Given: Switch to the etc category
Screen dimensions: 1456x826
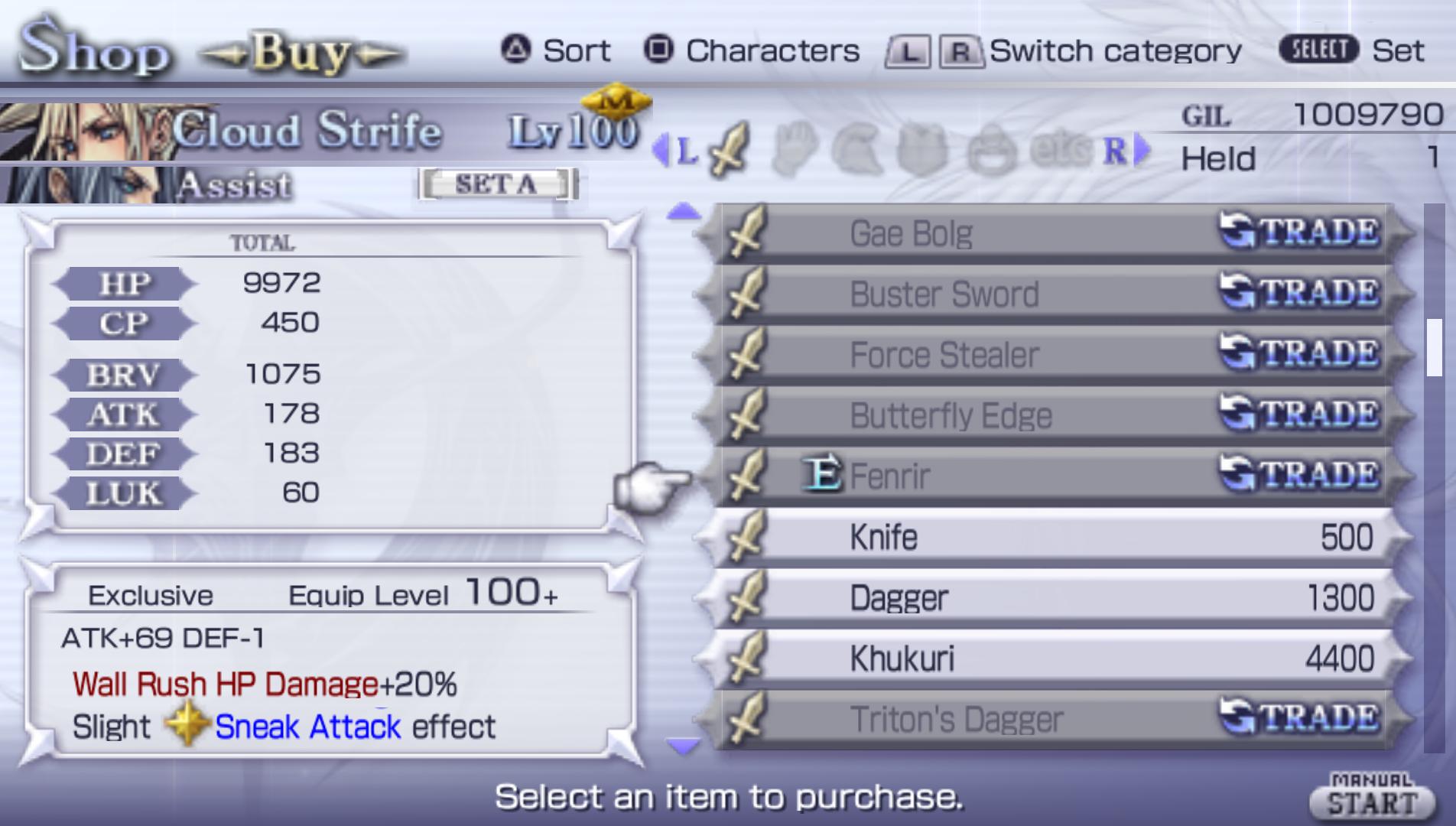Looking at the screenshot, I should 1059,151.
